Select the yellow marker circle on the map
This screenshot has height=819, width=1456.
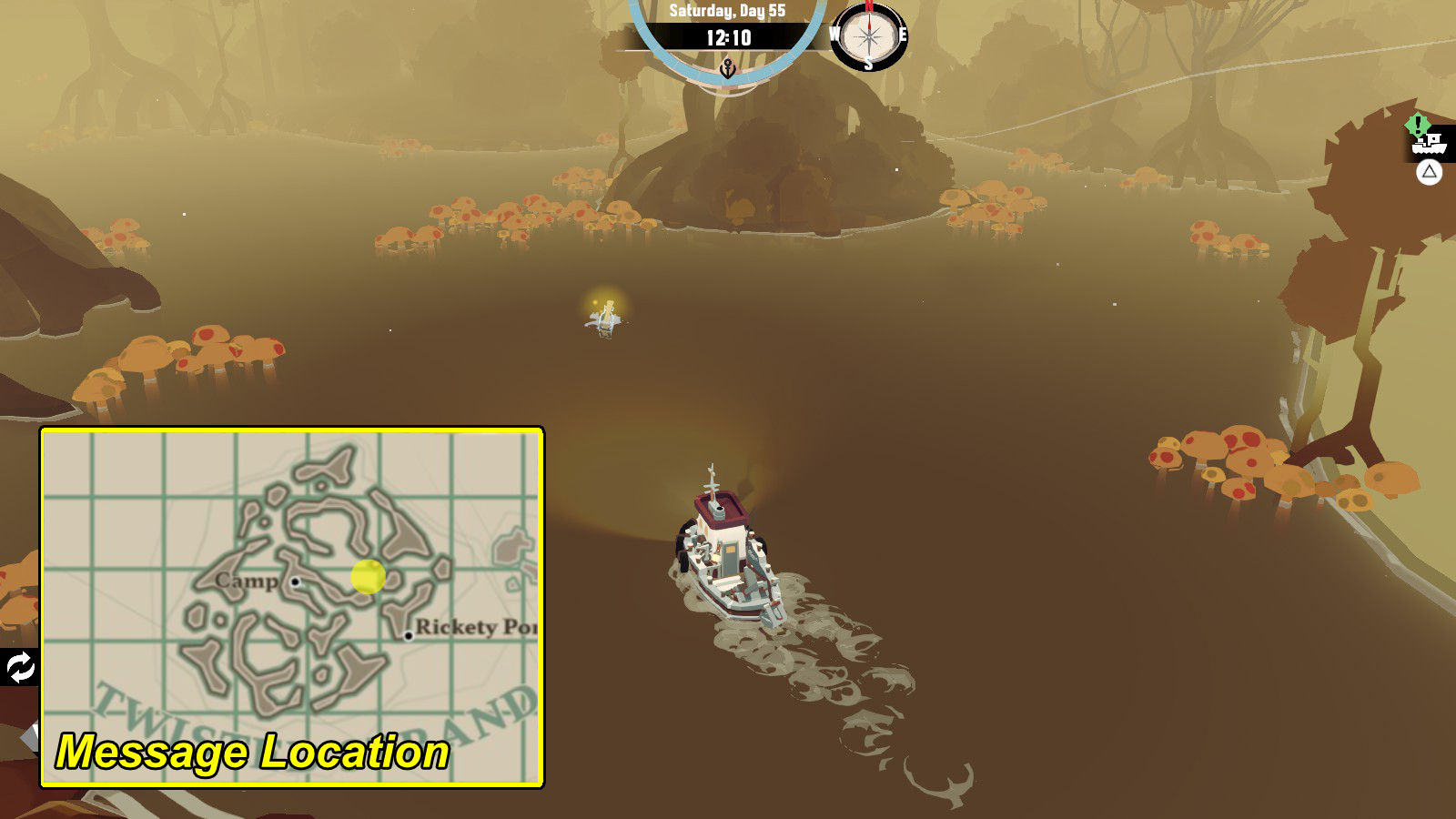368,577
